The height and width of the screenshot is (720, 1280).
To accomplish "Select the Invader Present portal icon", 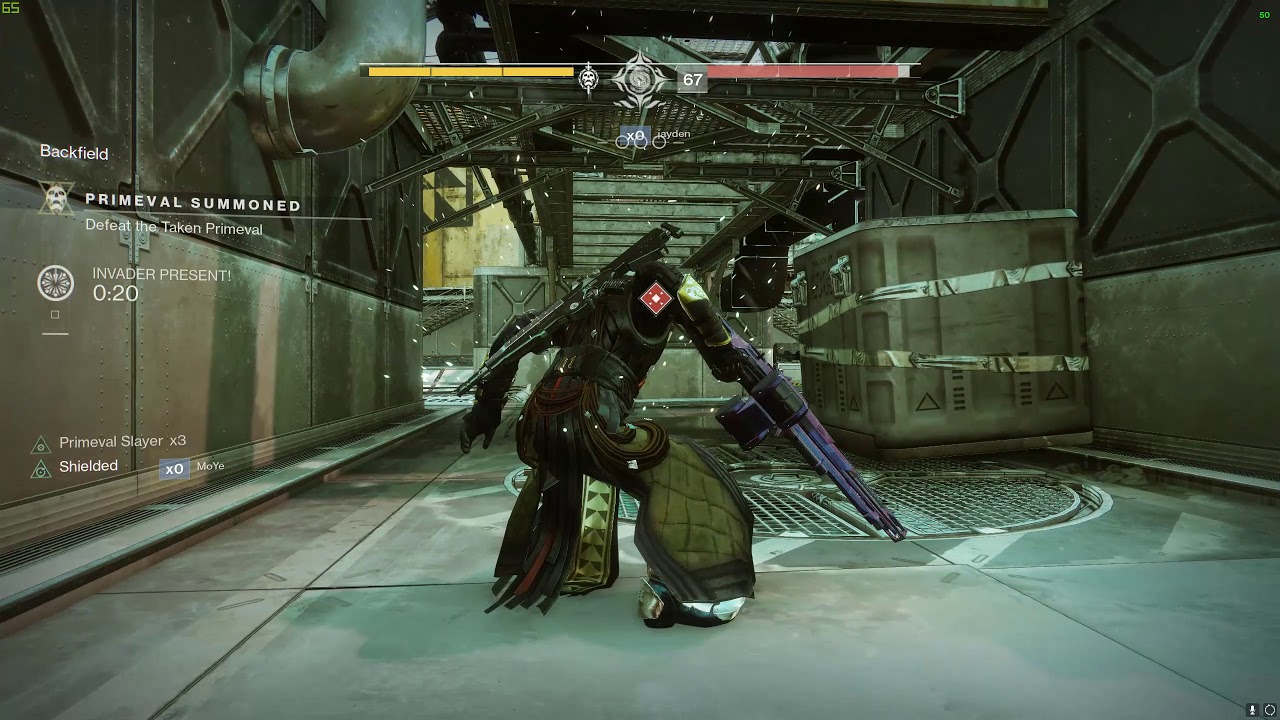I will 56,283.
